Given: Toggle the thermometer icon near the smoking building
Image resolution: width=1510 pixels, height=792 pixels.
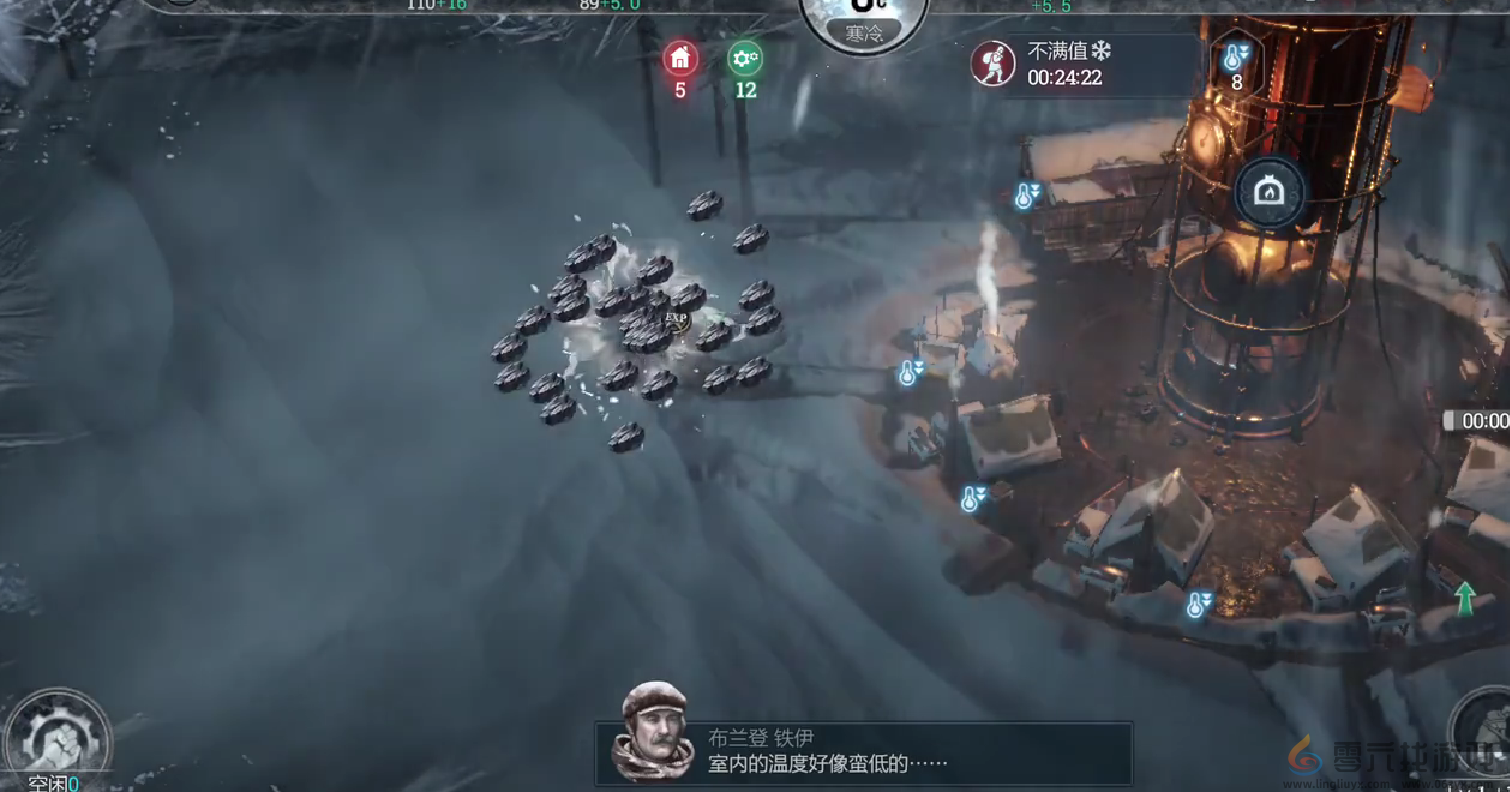Looking at the screenshot, I should tap(908, 373).
